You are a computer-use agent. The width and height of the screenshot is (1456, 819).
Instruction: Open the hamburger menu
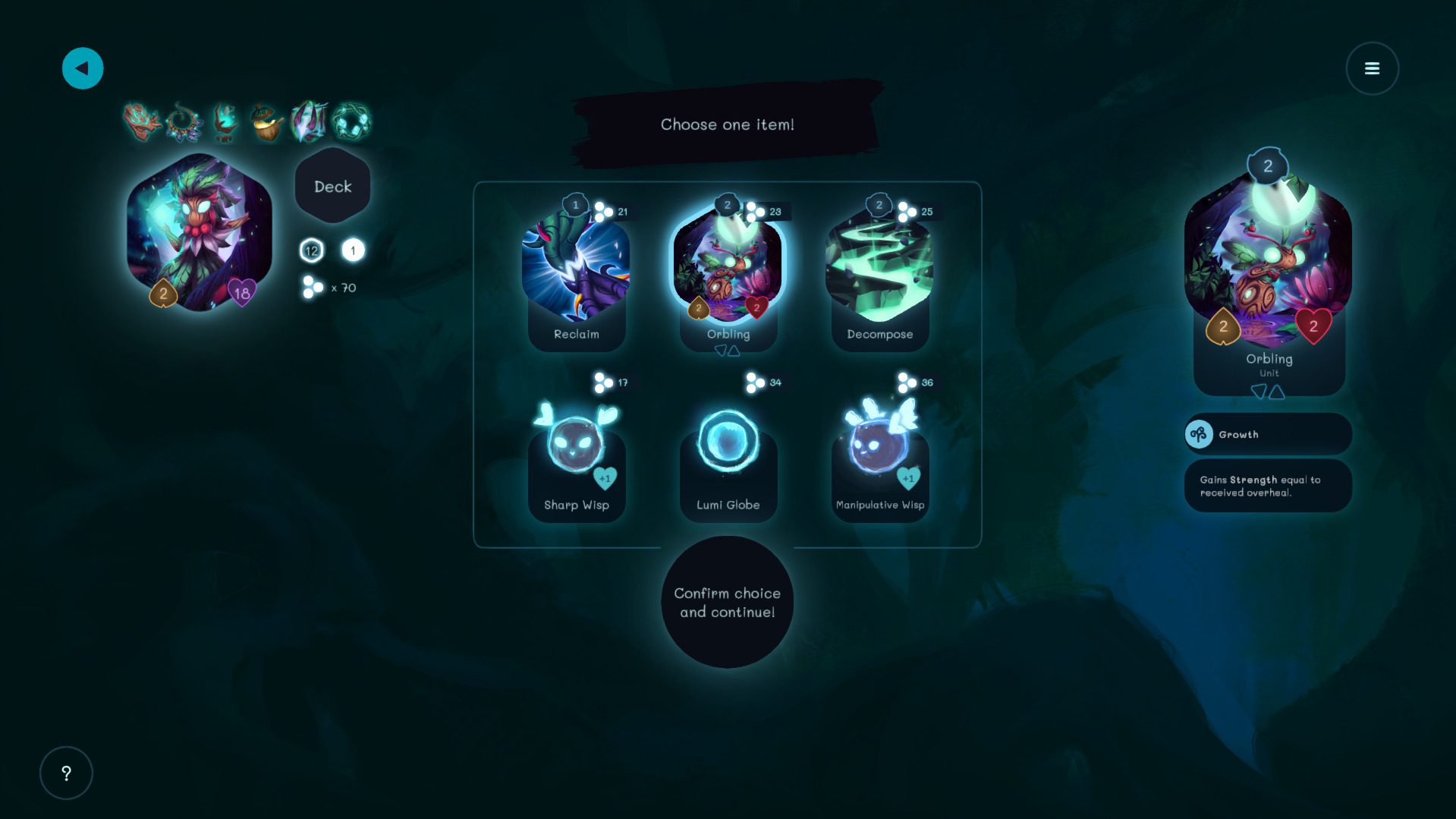[x=1372, y=68]
